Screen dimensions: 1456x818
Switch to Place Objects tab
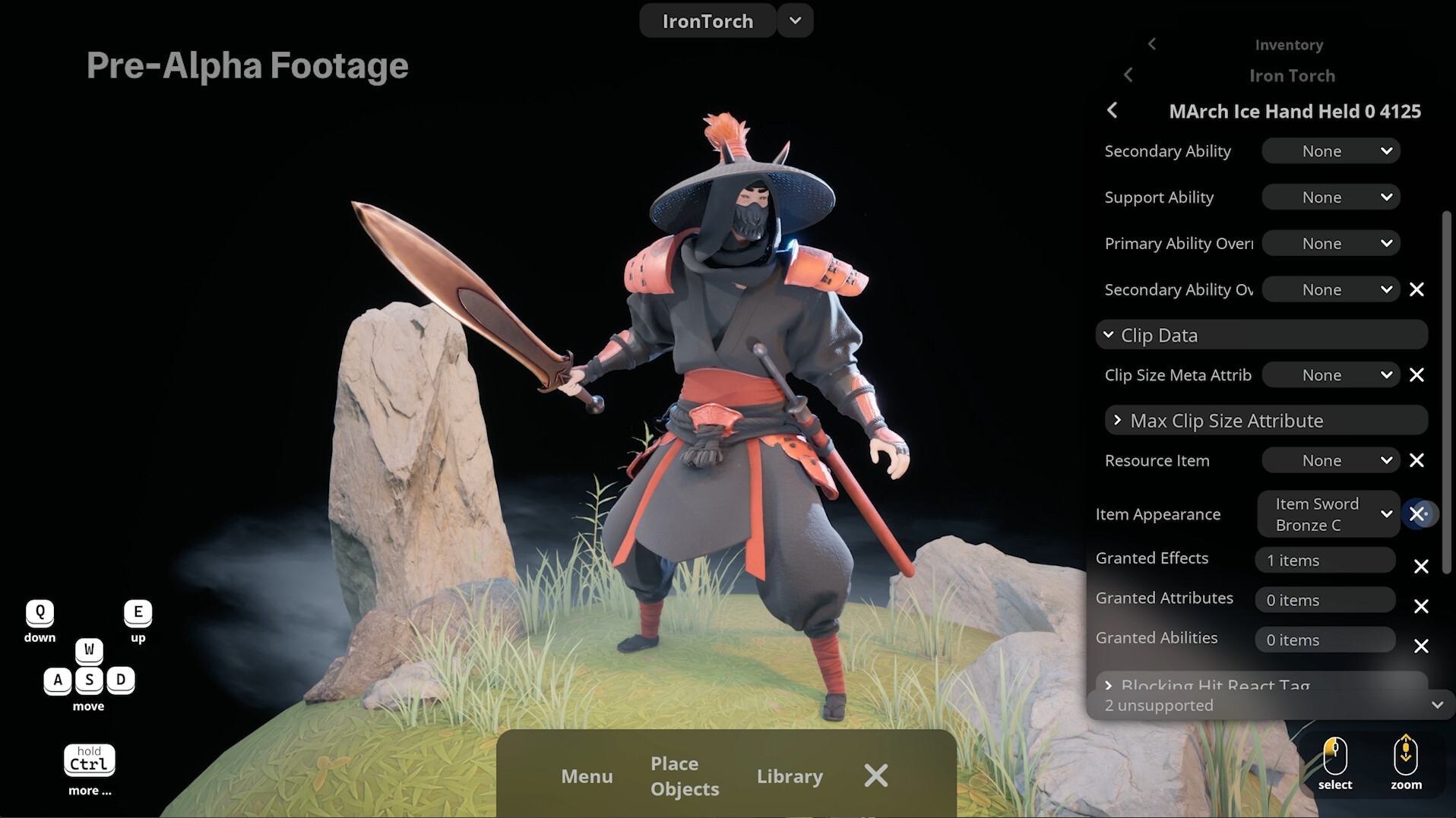pos(683,775)
